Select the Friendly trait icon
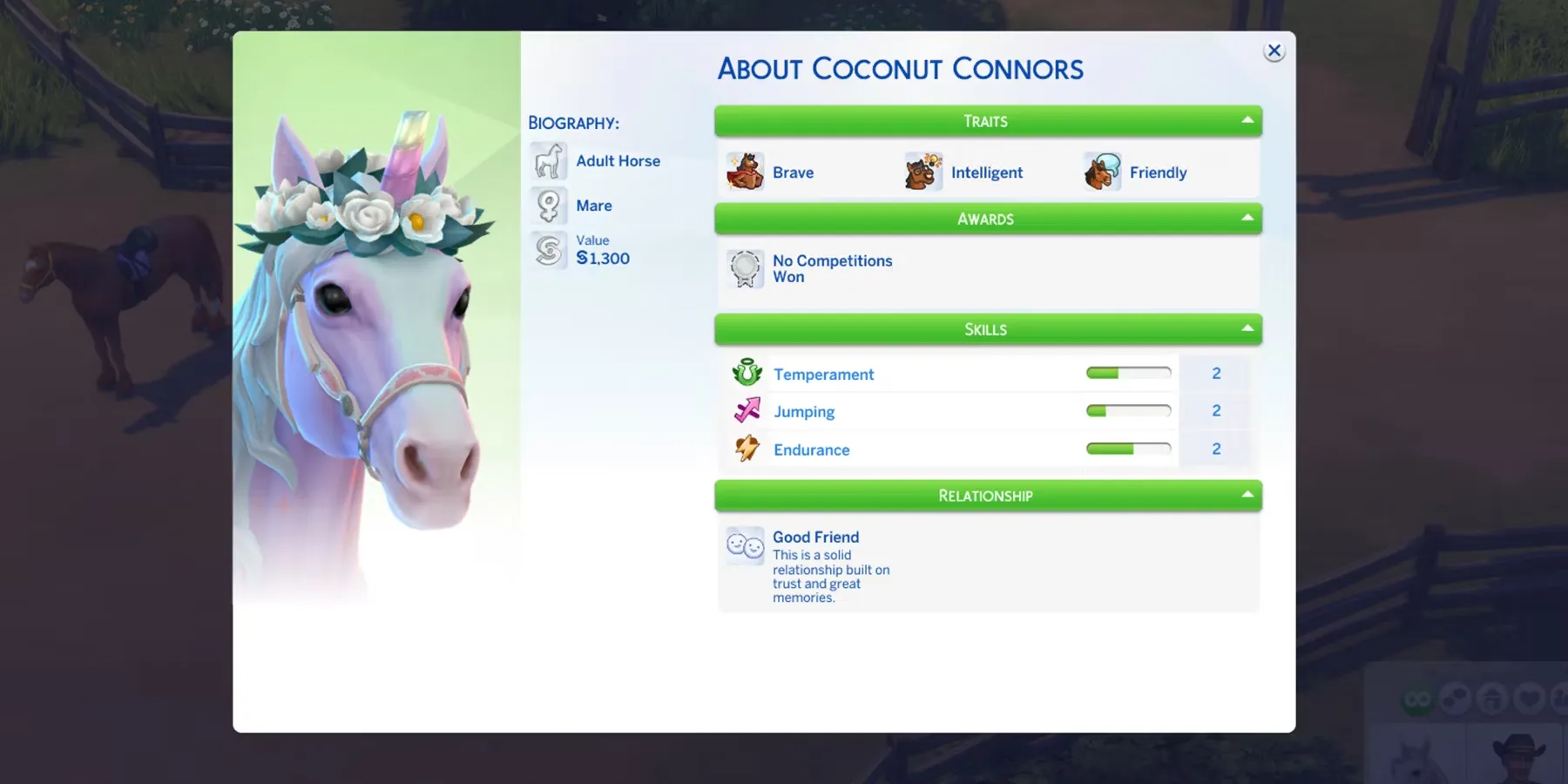This screenshot has height=784, width=1568. (1102, 172)
